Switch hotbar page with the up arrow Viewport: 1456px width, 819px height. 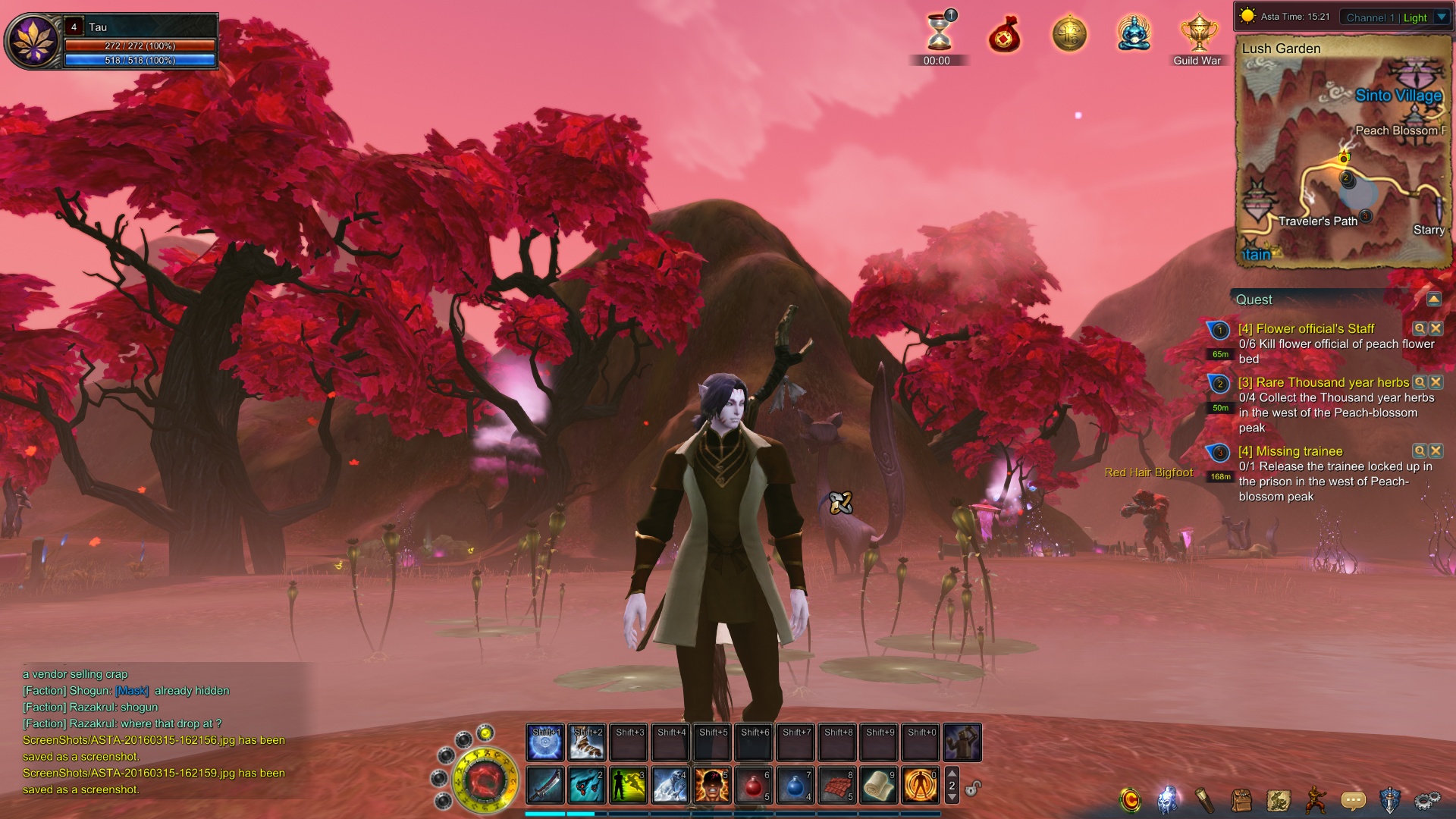coord(952,773)
